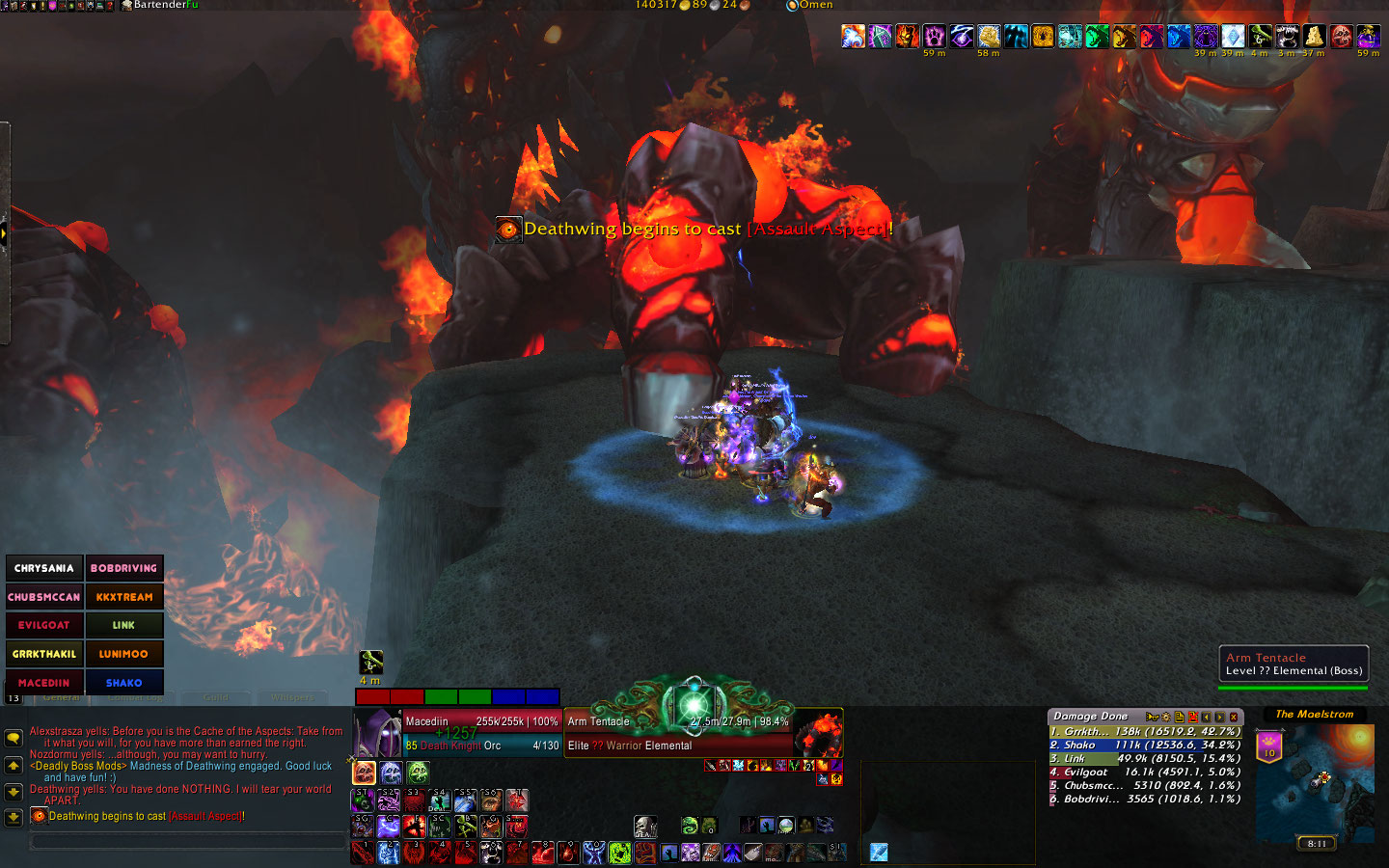Activate the orange skull presence icon
1389x868 pixels.
[x=364, y=773]
